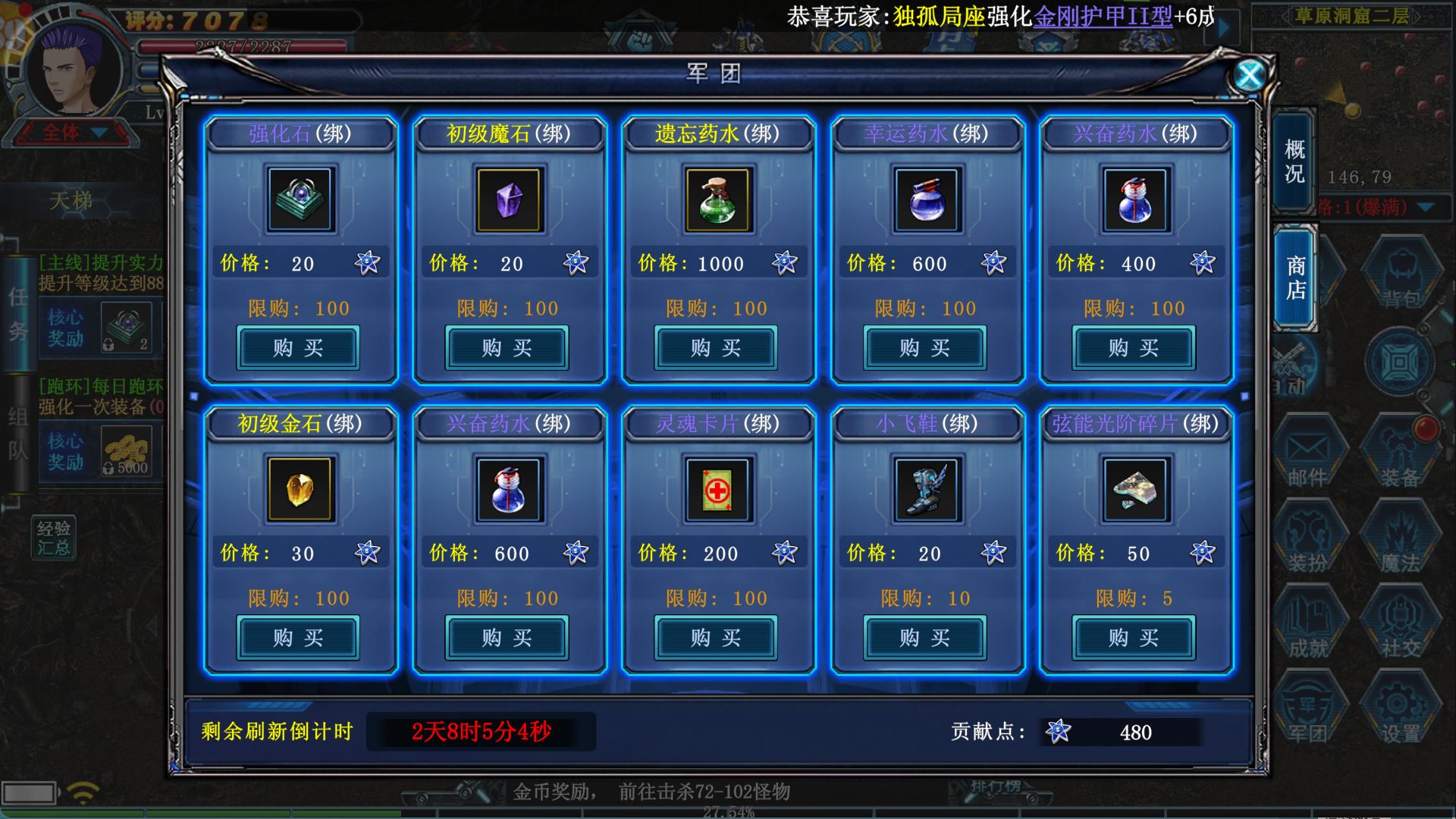This screenshot has height=819, width=1456.
Task: Tap the 小飞鞋 boots icon
Action: pos(927,490)
